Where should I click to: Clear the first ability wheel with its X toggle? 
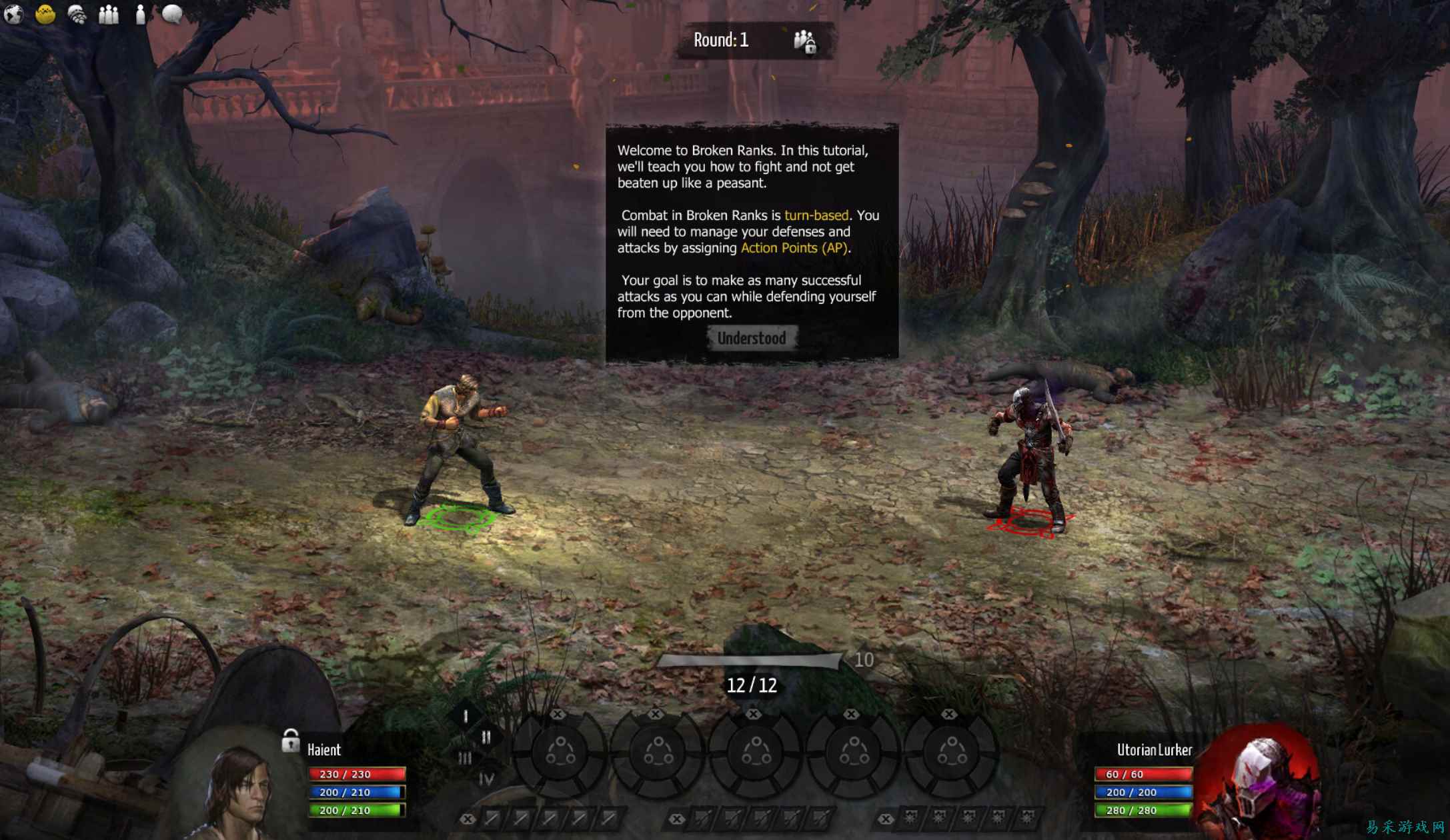pos(559,713)
